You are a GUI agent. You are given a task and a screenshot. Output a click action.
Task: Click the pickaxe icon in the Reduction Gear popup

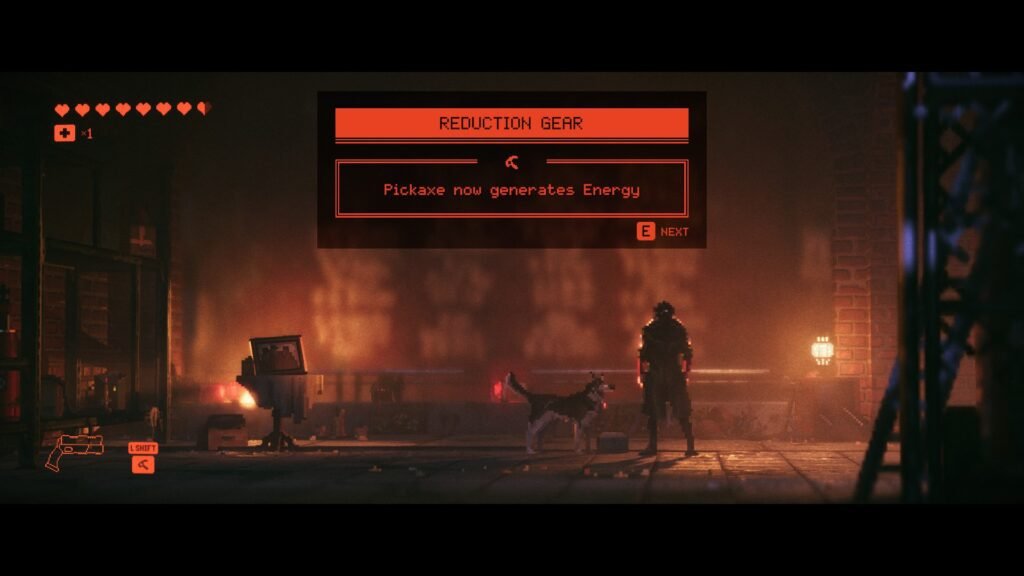512,162
